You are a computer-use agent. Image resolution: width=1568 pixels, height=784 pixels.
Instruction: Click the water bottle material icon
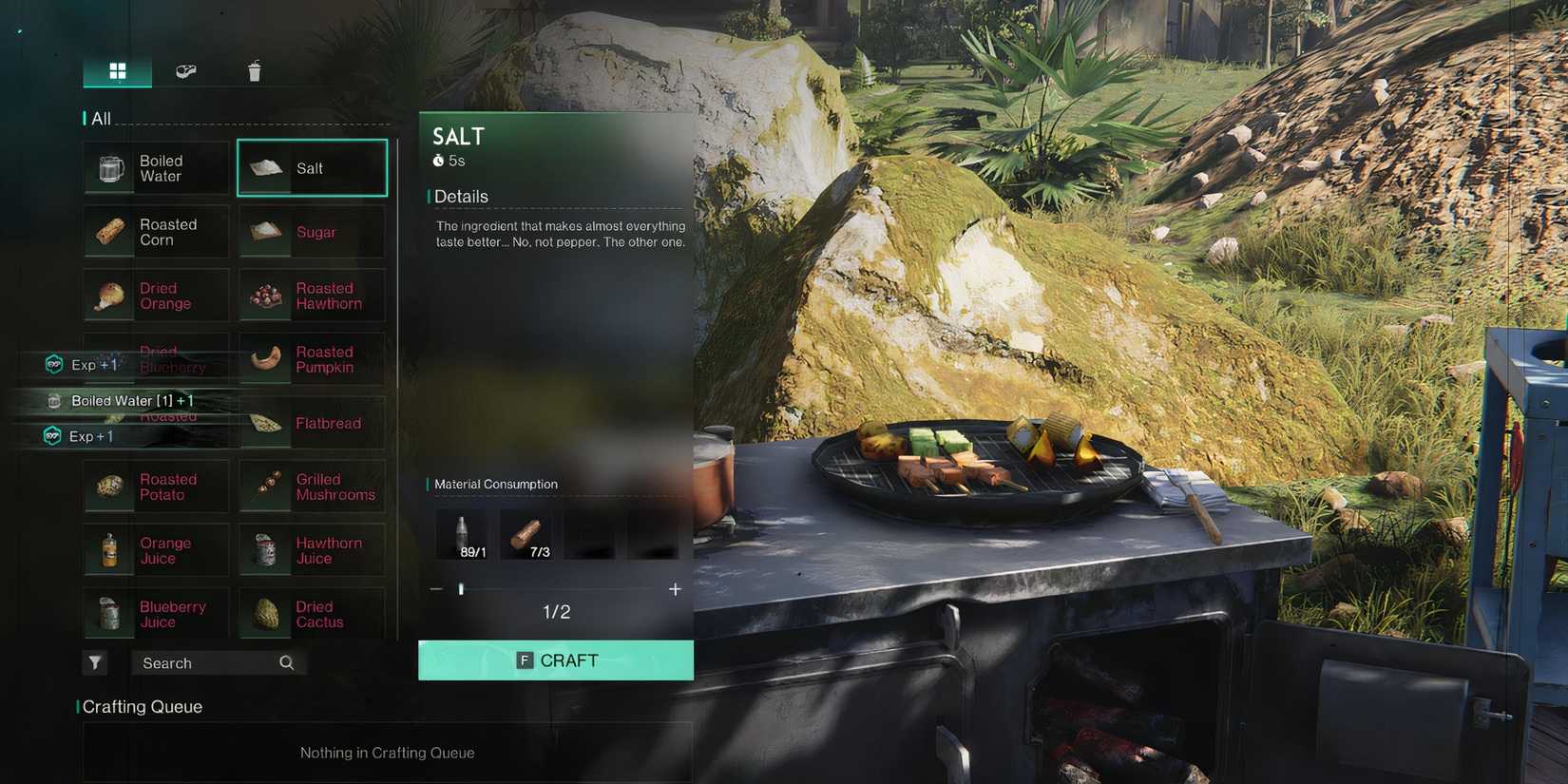click(x=462, y=532)
